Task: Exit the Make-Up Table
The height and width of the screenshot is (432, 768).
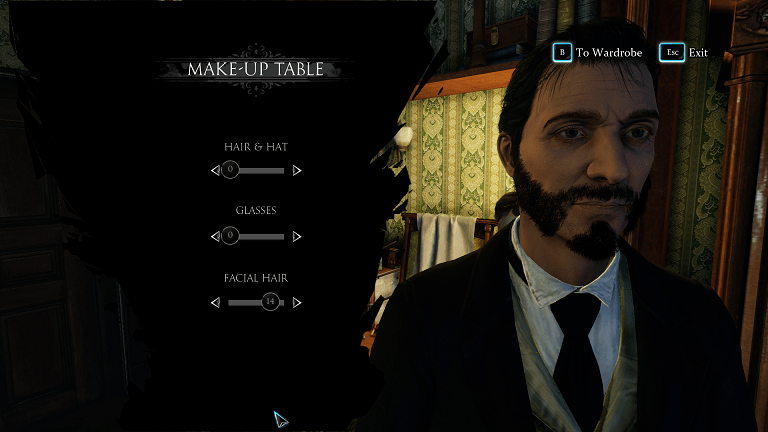Action: 683,52
